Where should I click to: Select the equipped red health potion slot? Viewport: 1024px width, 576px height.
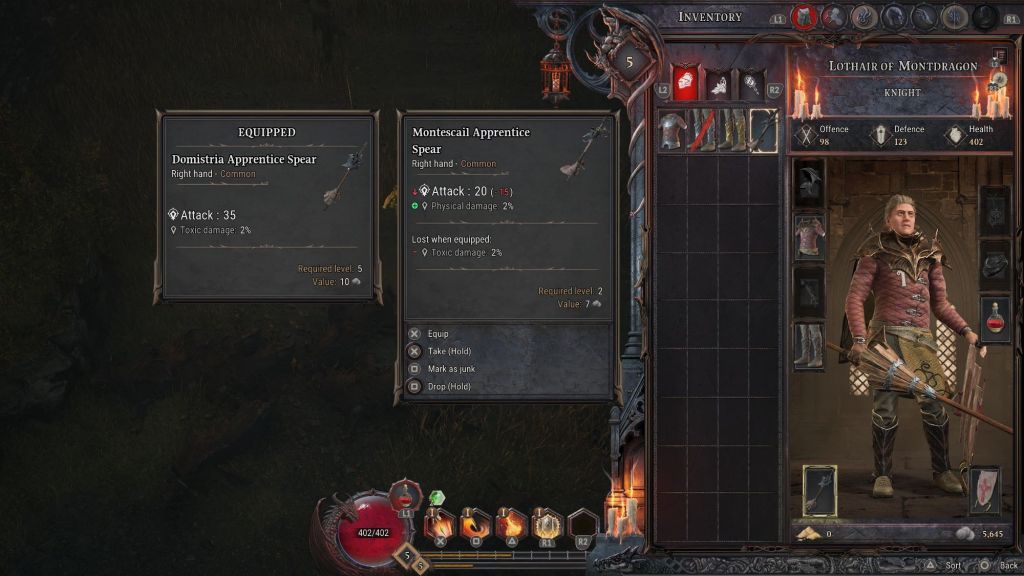point(995,319)
